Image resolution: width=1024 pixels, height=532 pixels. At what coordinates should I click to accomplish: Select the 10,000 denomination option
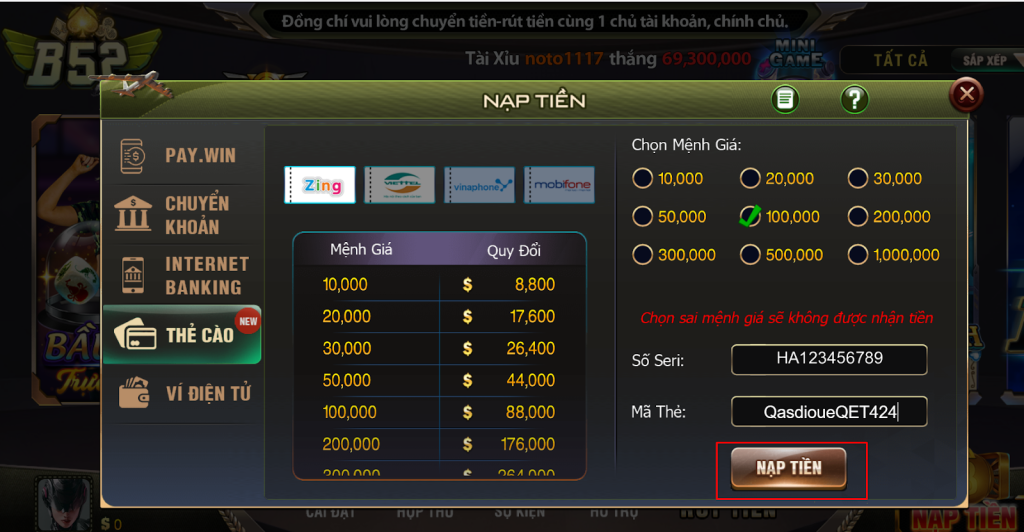[642, 179]
